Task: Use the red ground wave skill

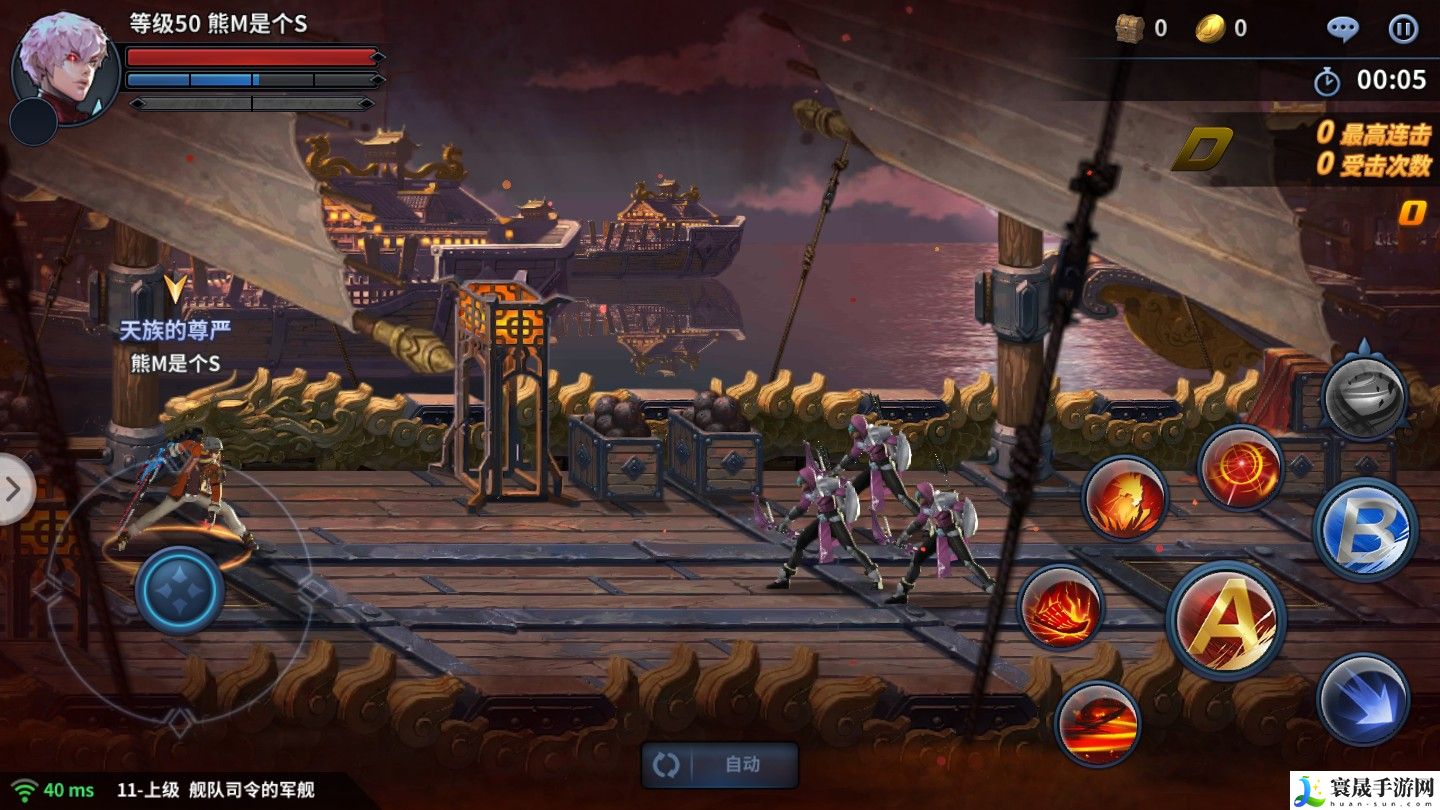Action: click(1097, 722)
